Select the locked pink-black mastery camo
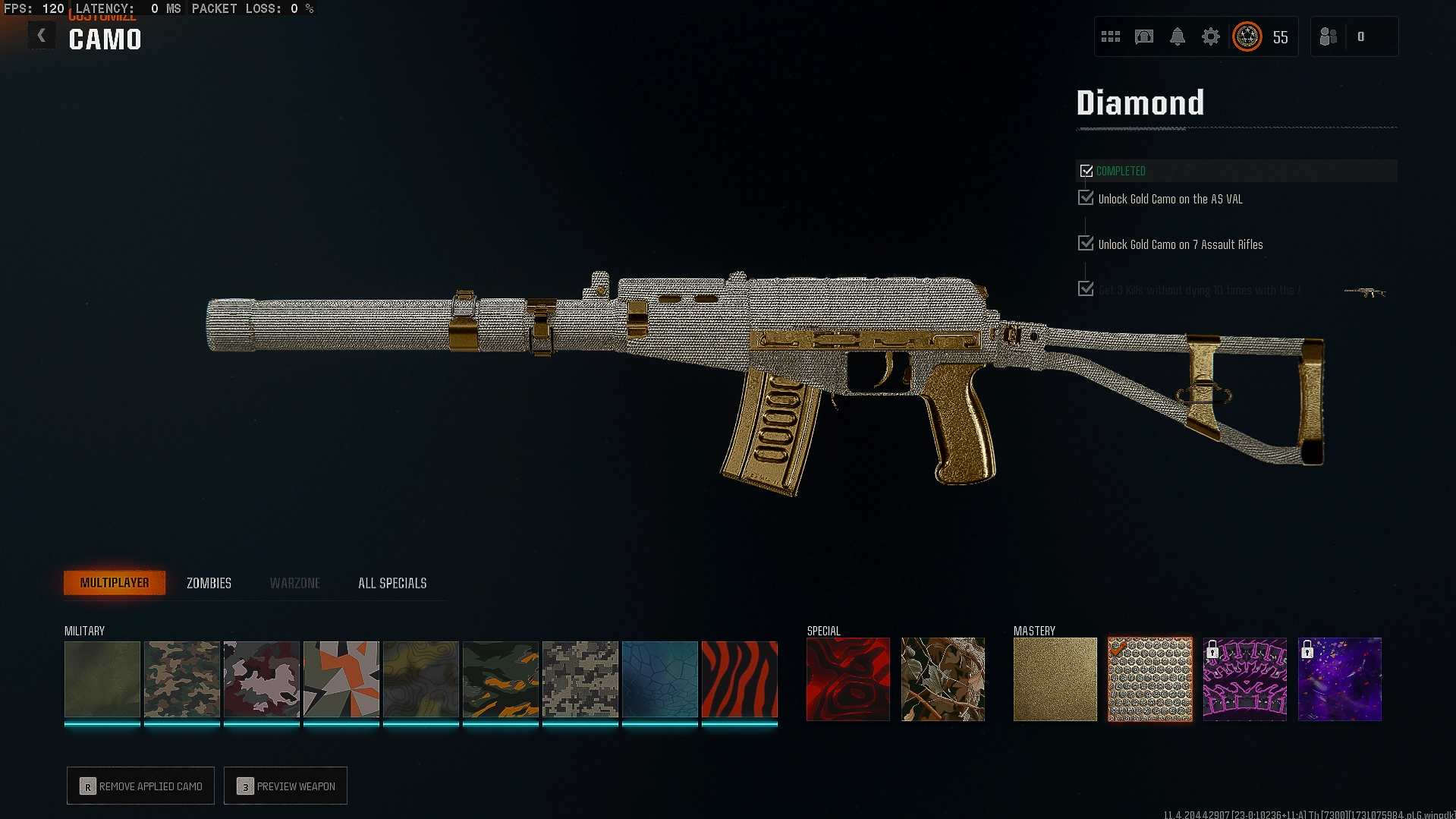 1244,679
